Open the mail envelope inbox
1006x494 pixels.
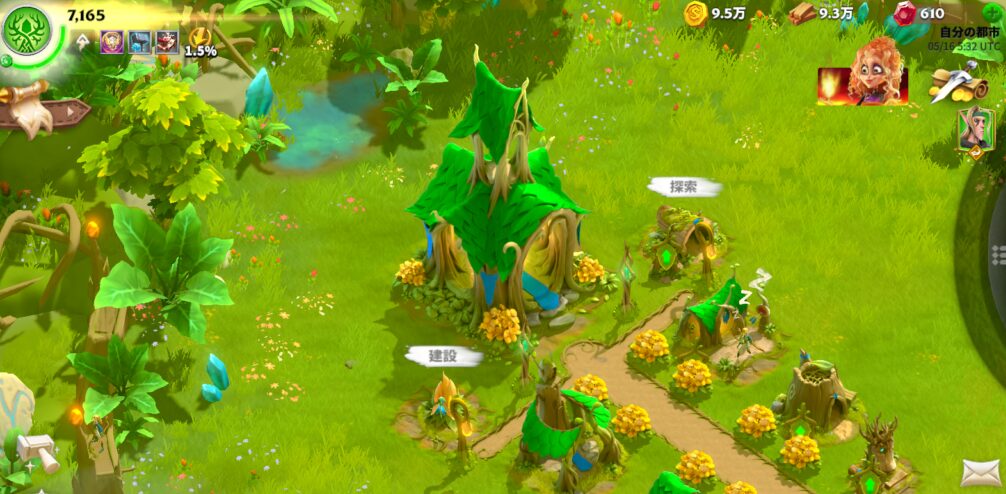coord(981,472)
